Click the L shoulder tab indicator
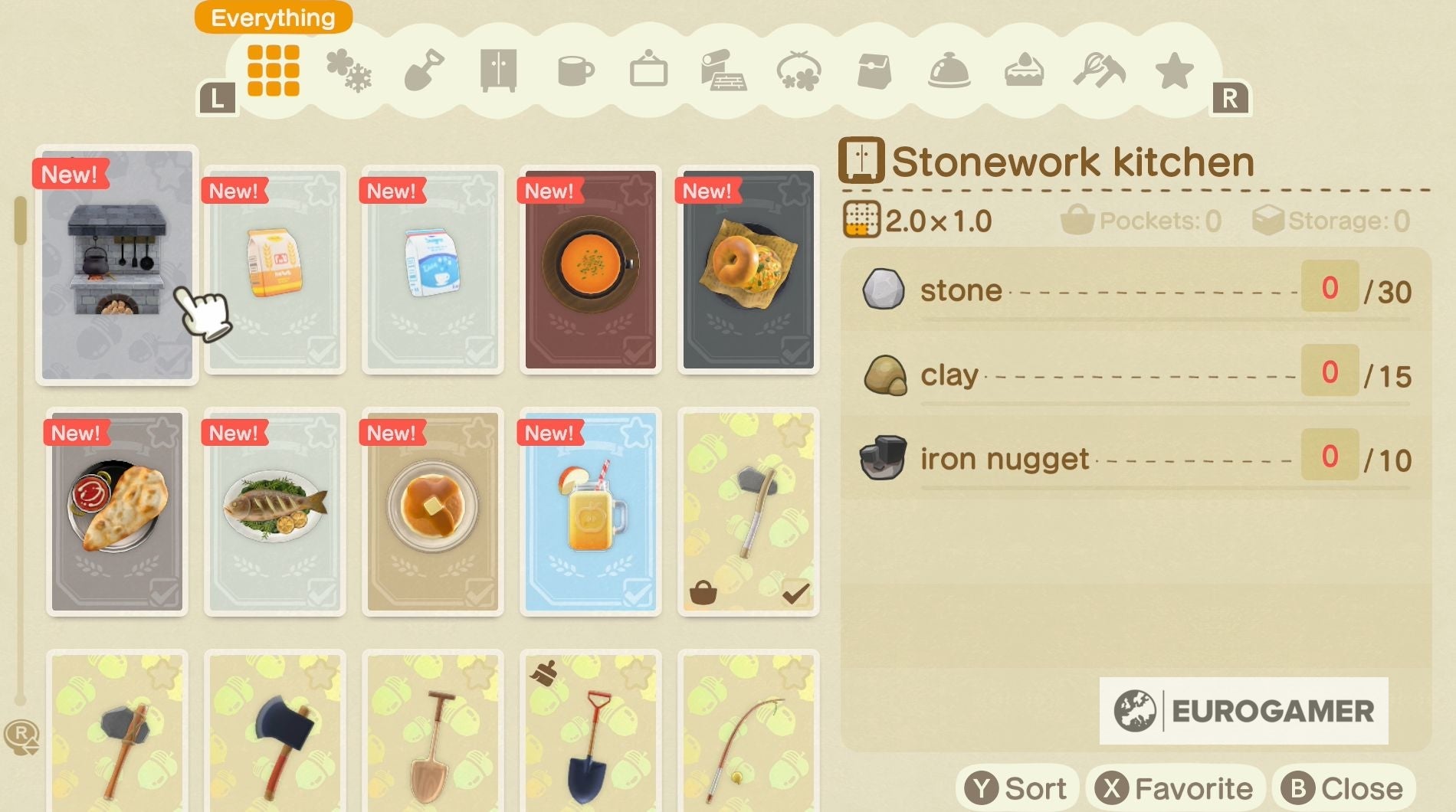The width and height of the screenshot is (1456, 812). pyautogui.click(x=218, y=97)
